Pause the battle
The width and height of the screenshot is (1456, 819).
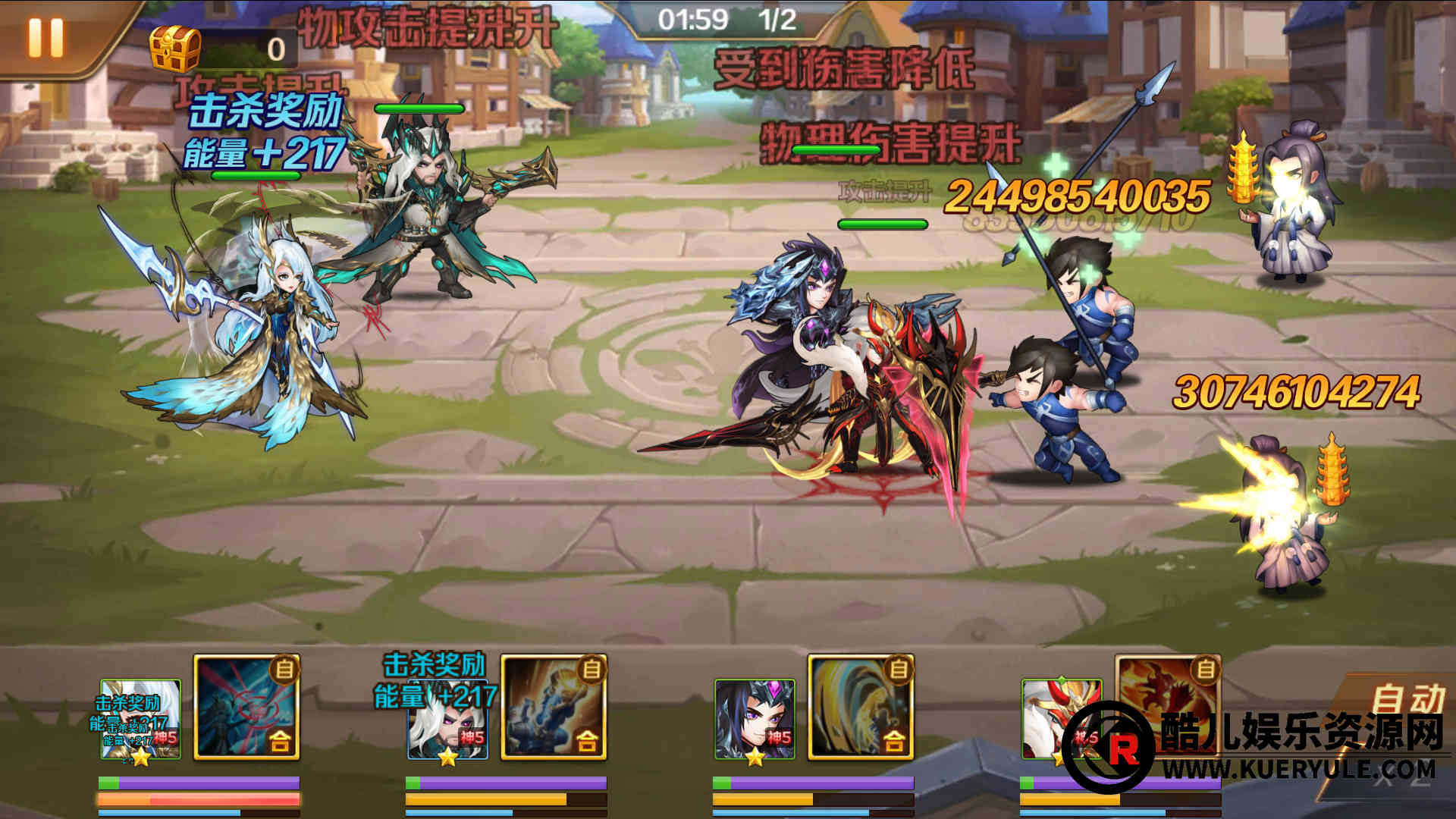(45, 36)
